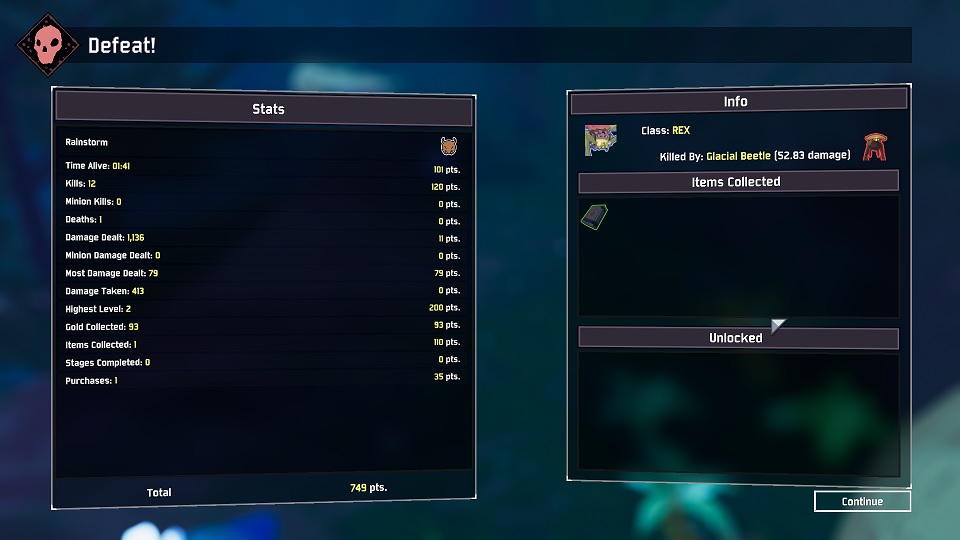Click the Rainstorm difficulty icon

tap(449, 146)
